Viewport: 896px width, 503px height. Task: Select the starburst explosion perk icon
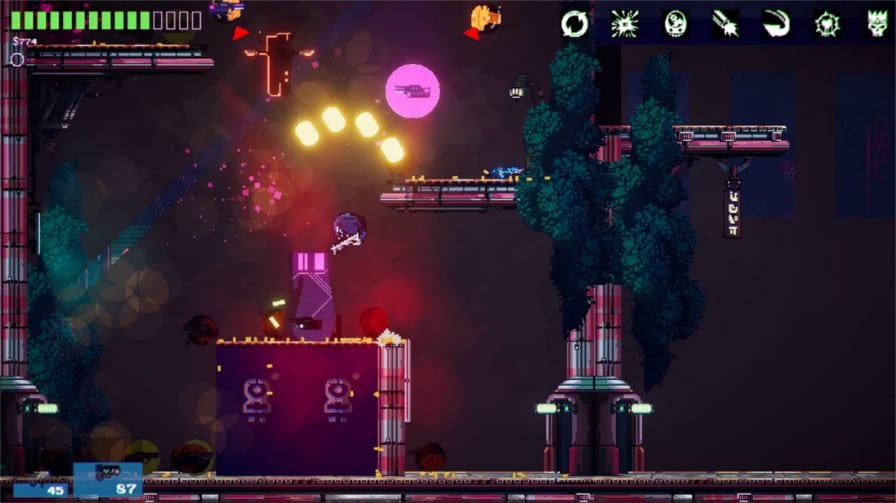point(625,23)
